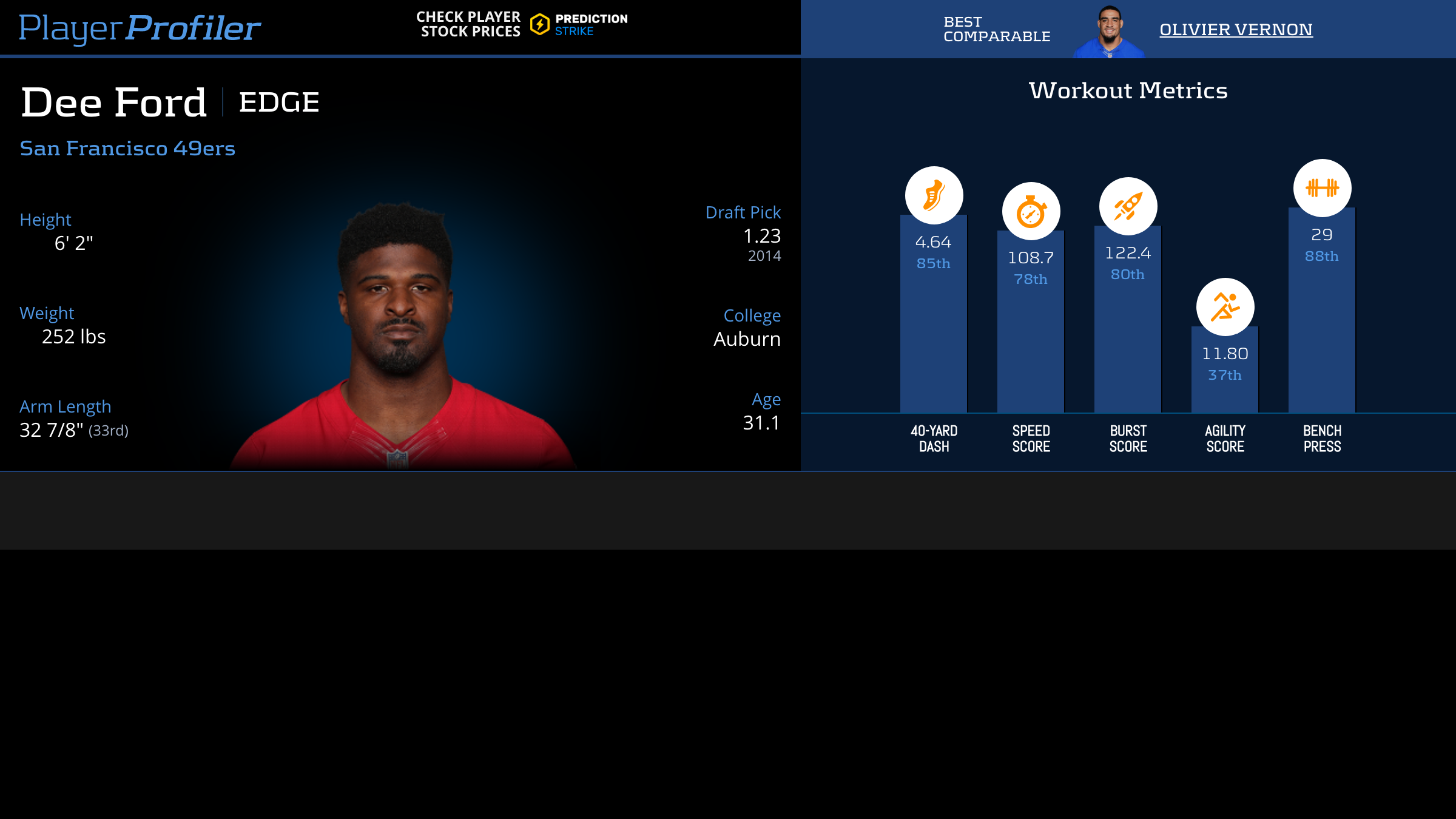Viewport: 1456px width, 819px height.
Task: Click the Agility Score runner icon
Action: point(1225,307)
